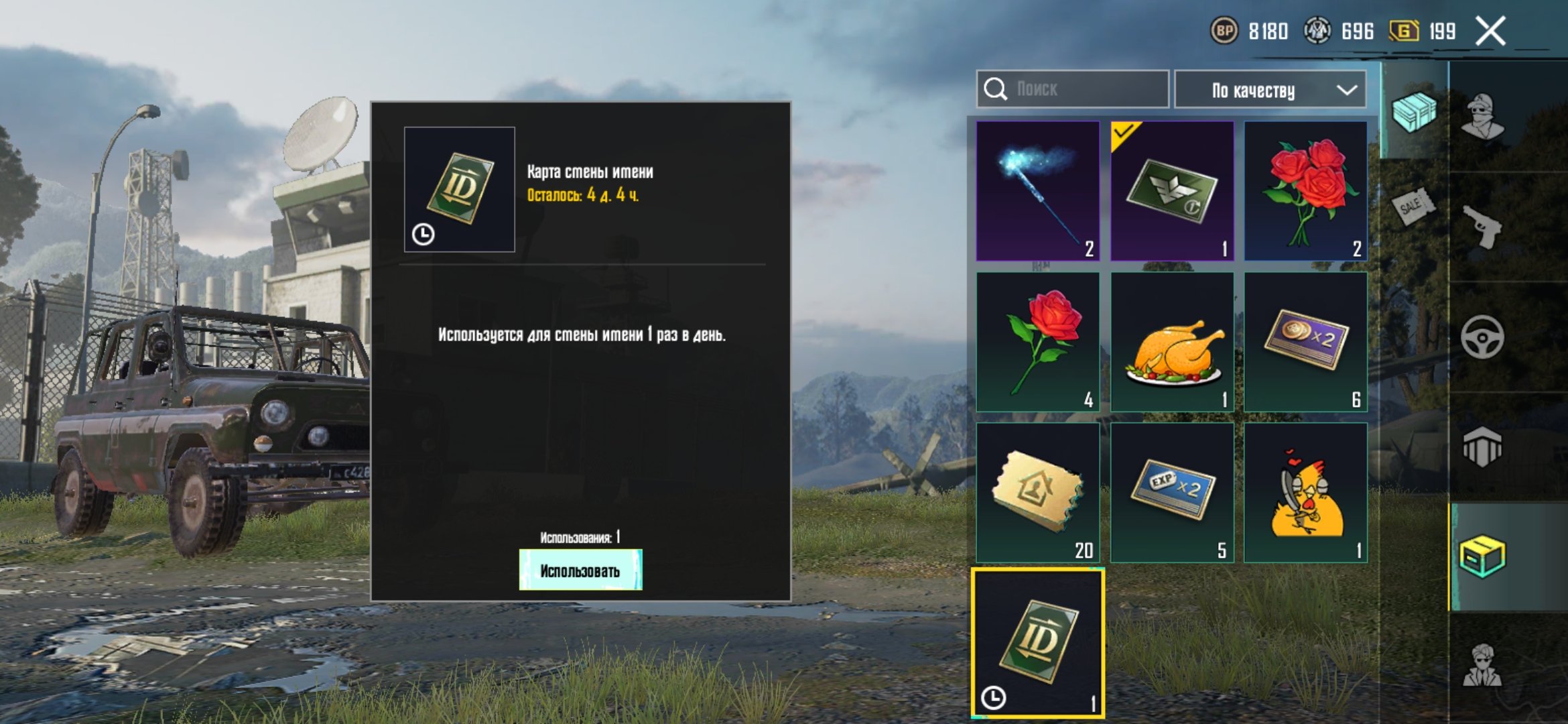The height and width of the screenshot is (724, 1568).
Task: Select the ID rename card slot
Action: 1038,644
